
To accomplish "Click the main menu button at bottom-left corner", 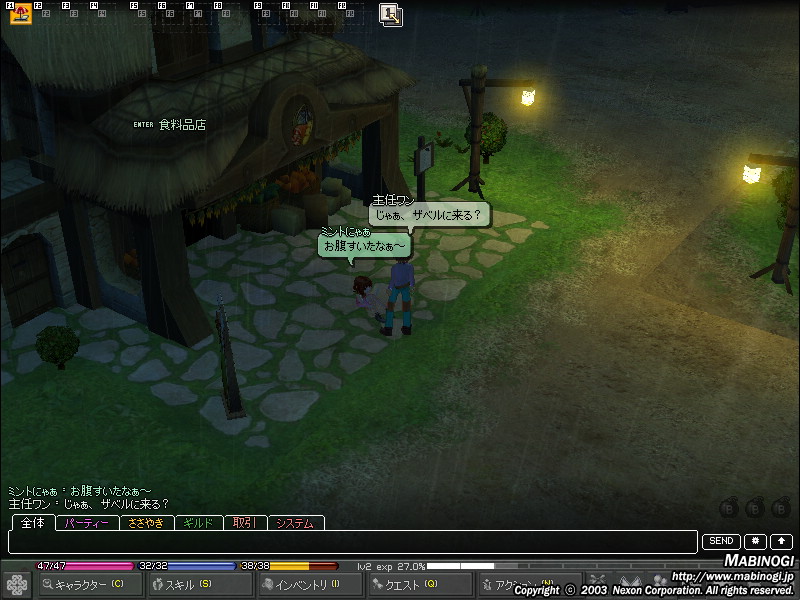I will coord(17,584).
